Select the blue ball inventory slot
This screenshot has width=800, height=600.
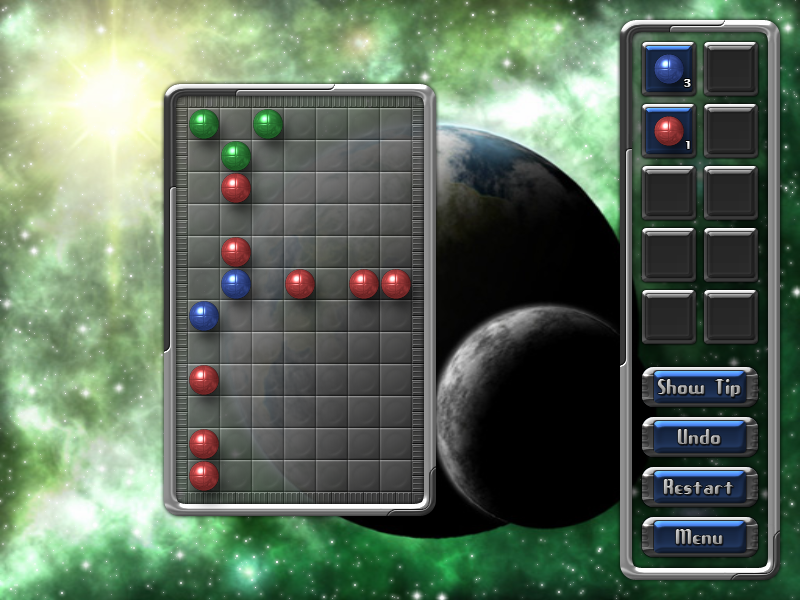[668, 68]
